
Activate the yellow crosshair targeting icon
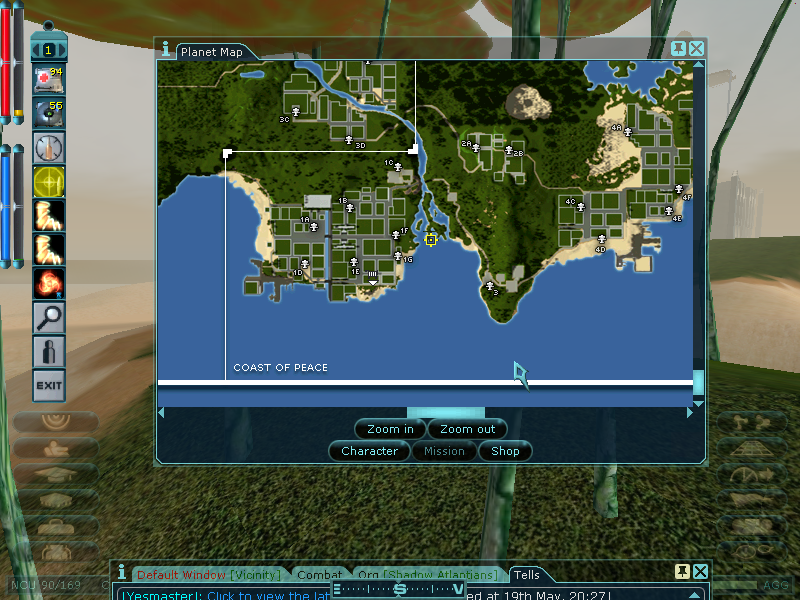click(x=48, y=182)
